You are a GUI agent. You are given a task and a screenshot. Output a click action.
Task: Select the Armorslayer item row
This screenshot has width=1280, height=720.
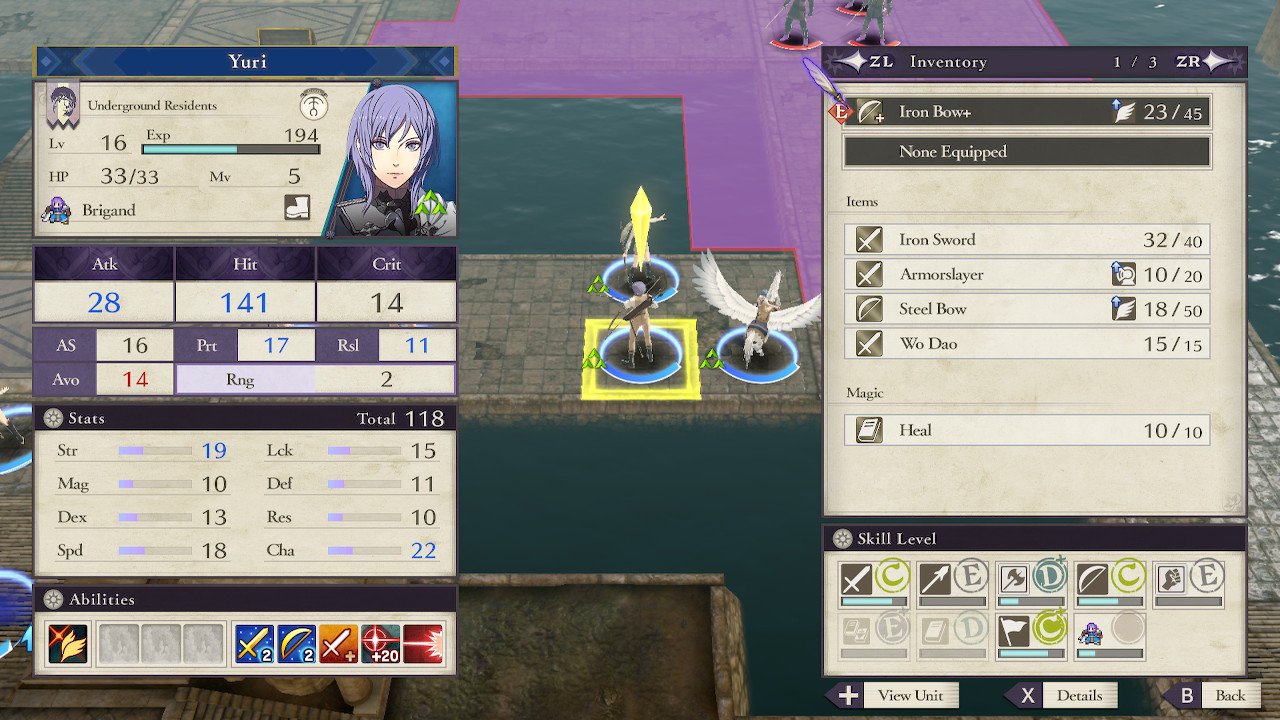(x=1027, y=274)
